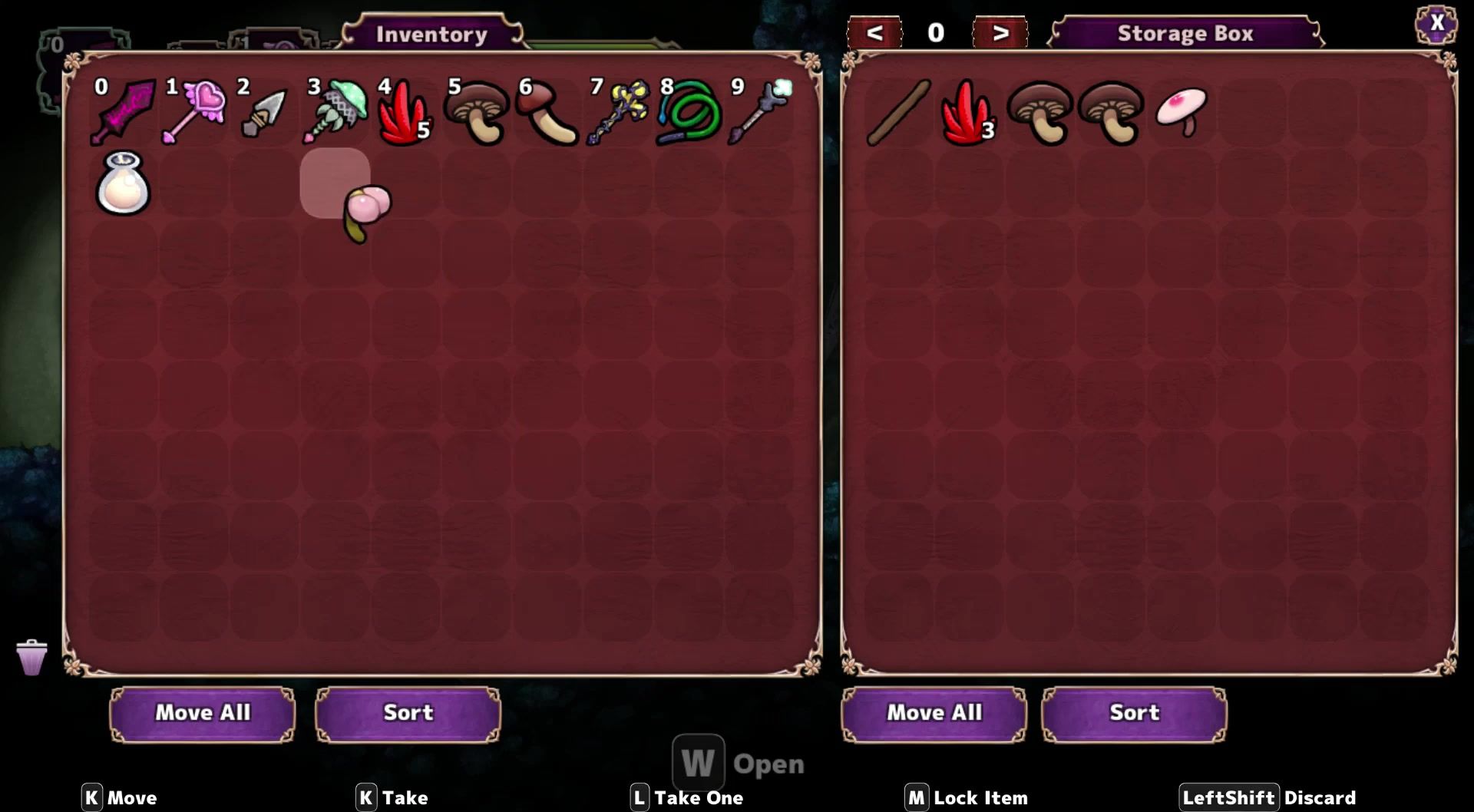Move all inventory items to storage
The width and height of the screenshot is (1474, 812).
(203, 713)
